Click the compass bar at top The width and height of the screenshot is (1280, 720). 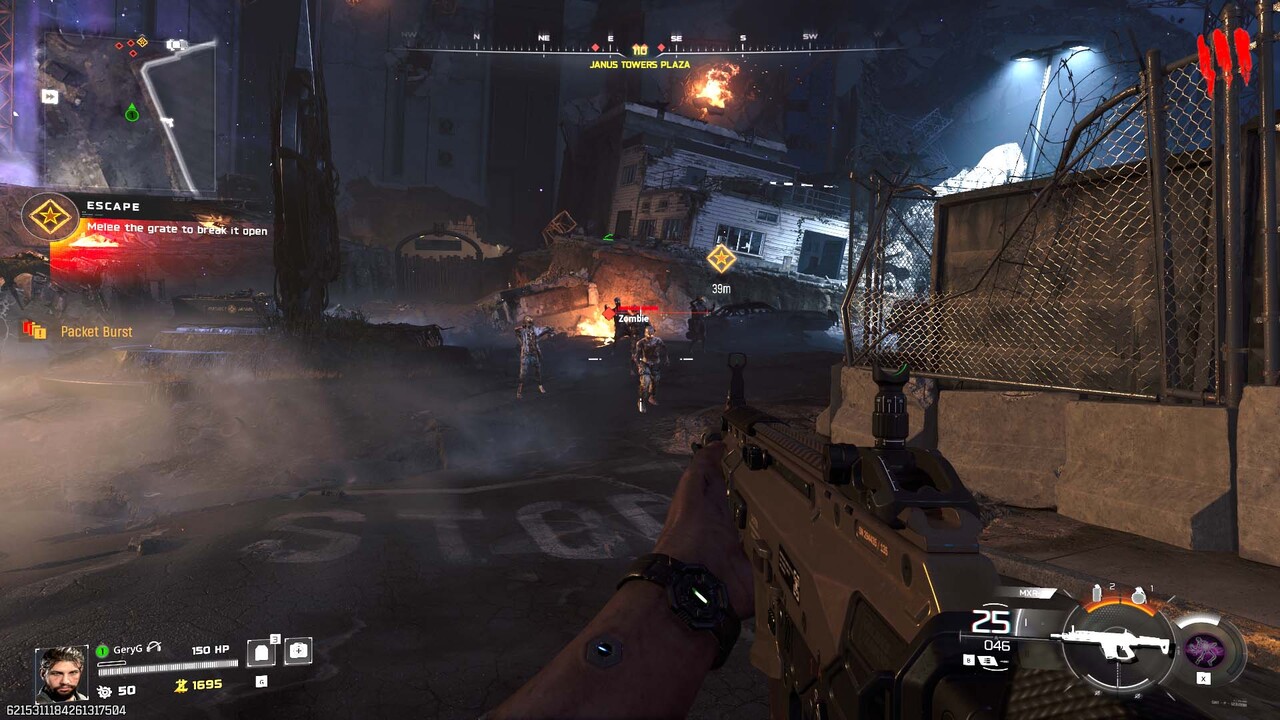click(640, 47)
